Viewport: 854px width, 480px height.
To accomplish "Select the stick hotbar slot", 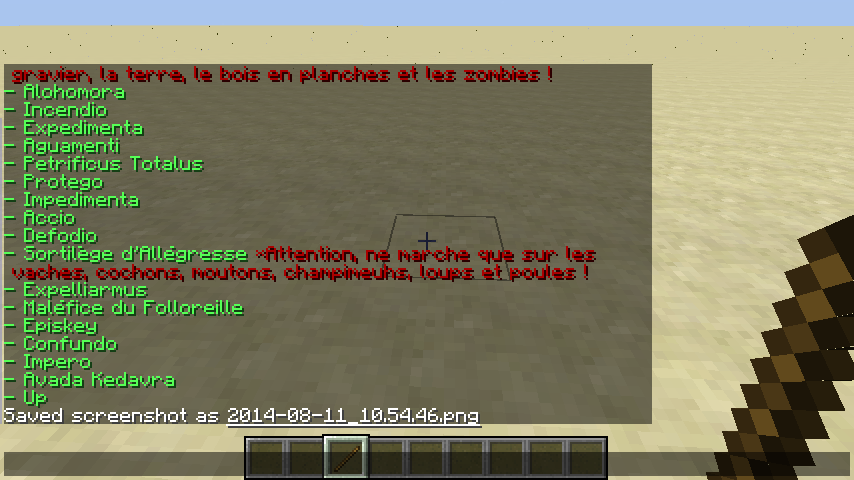I will pyautogui.click(x=346, y=458).
